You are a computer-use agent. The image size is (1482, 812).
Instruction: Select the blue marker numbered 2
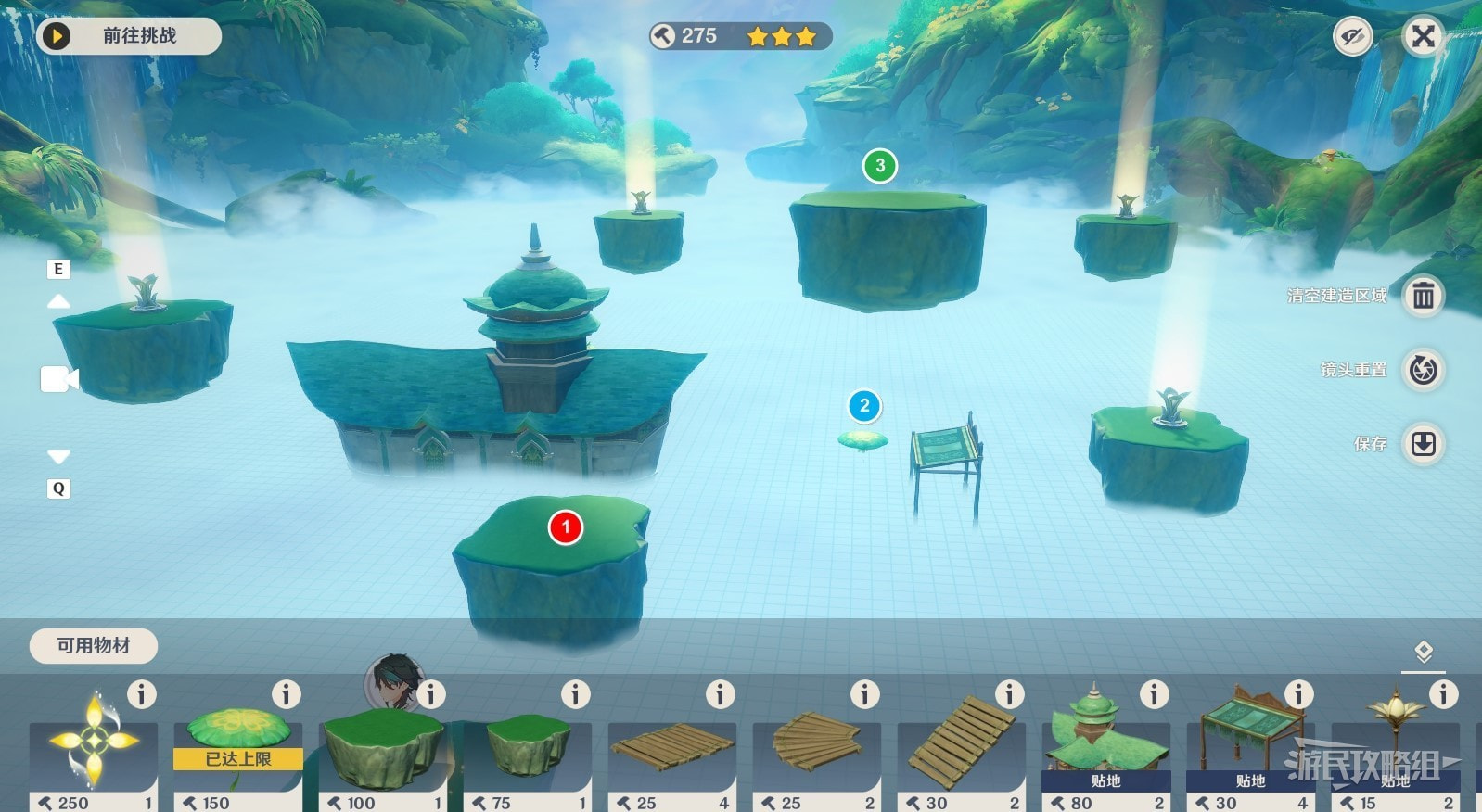pyautogui.click(x=864, y=406)
